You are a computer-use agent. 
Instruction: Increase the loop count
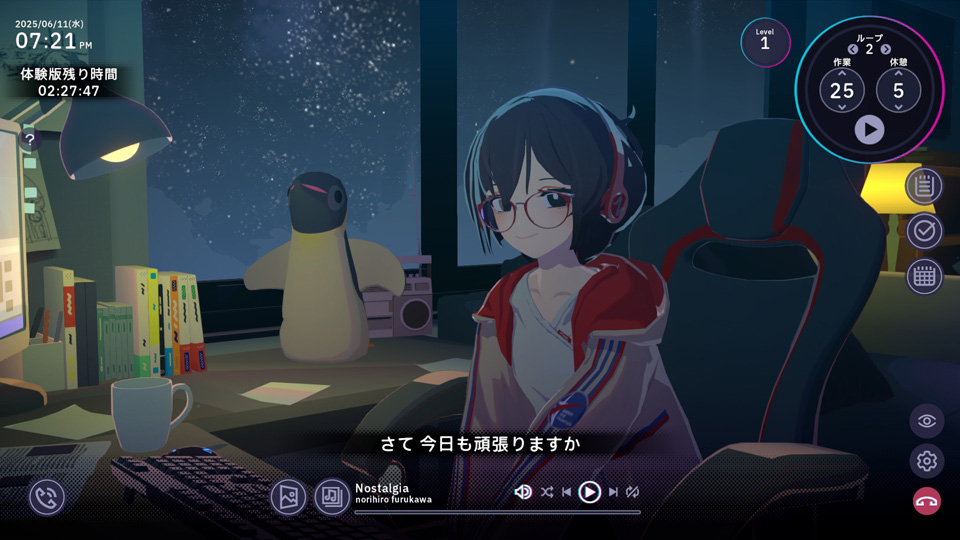[886, 49]
